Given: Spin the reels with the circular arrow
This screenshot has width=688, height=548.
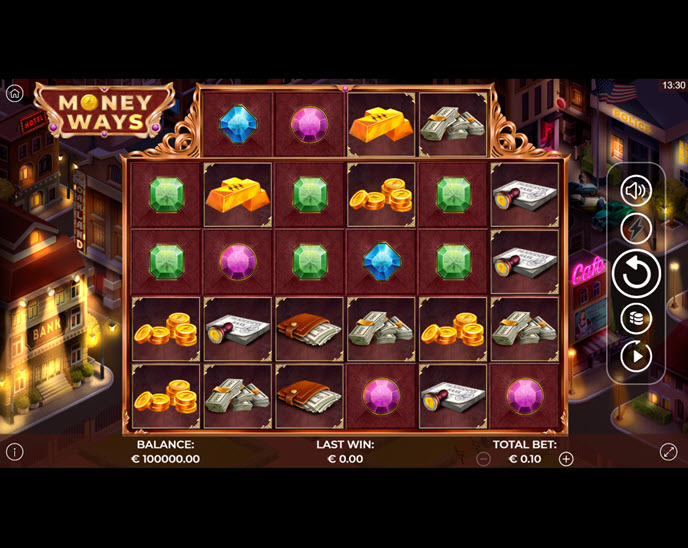Looking at the screenshot, I should coord(636,273).
